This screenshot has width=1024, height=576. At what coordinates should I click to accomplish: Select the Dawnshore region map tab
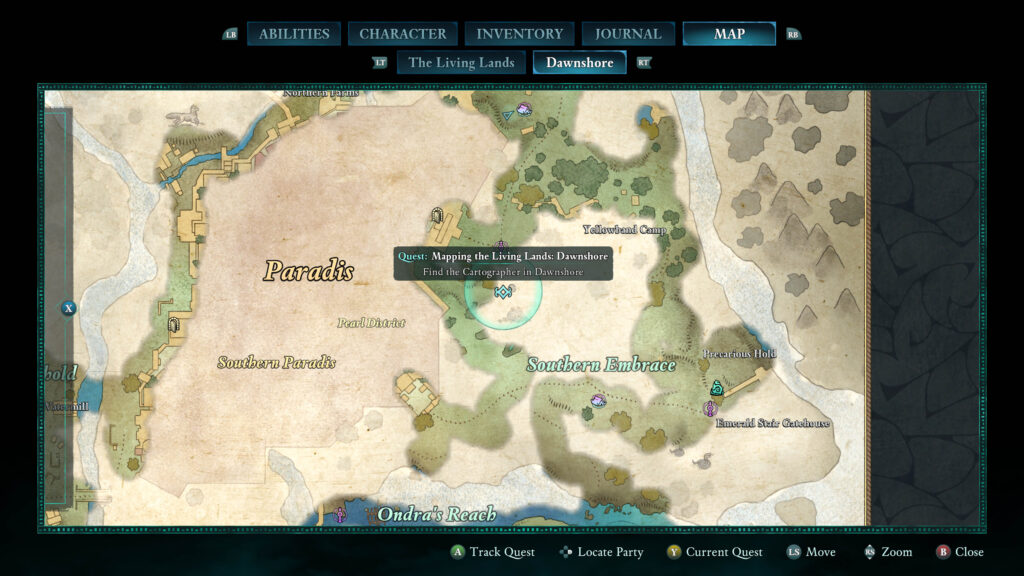[x=579, y=62]
